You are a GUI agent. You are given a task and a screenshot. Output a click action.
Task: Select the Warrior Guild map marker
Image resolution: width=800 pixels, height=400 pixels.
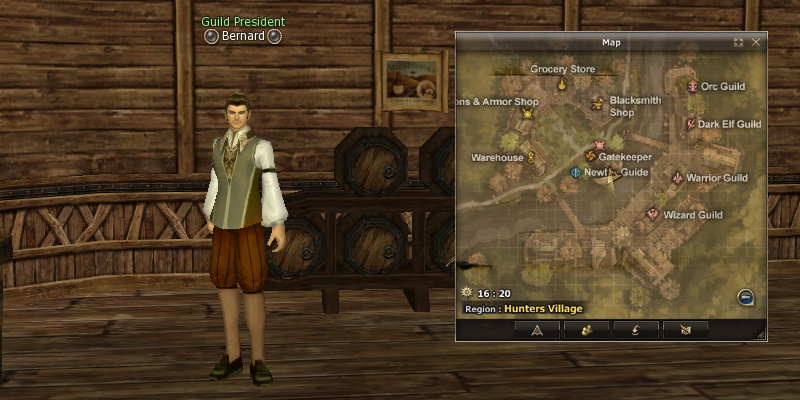pos(678,178)
